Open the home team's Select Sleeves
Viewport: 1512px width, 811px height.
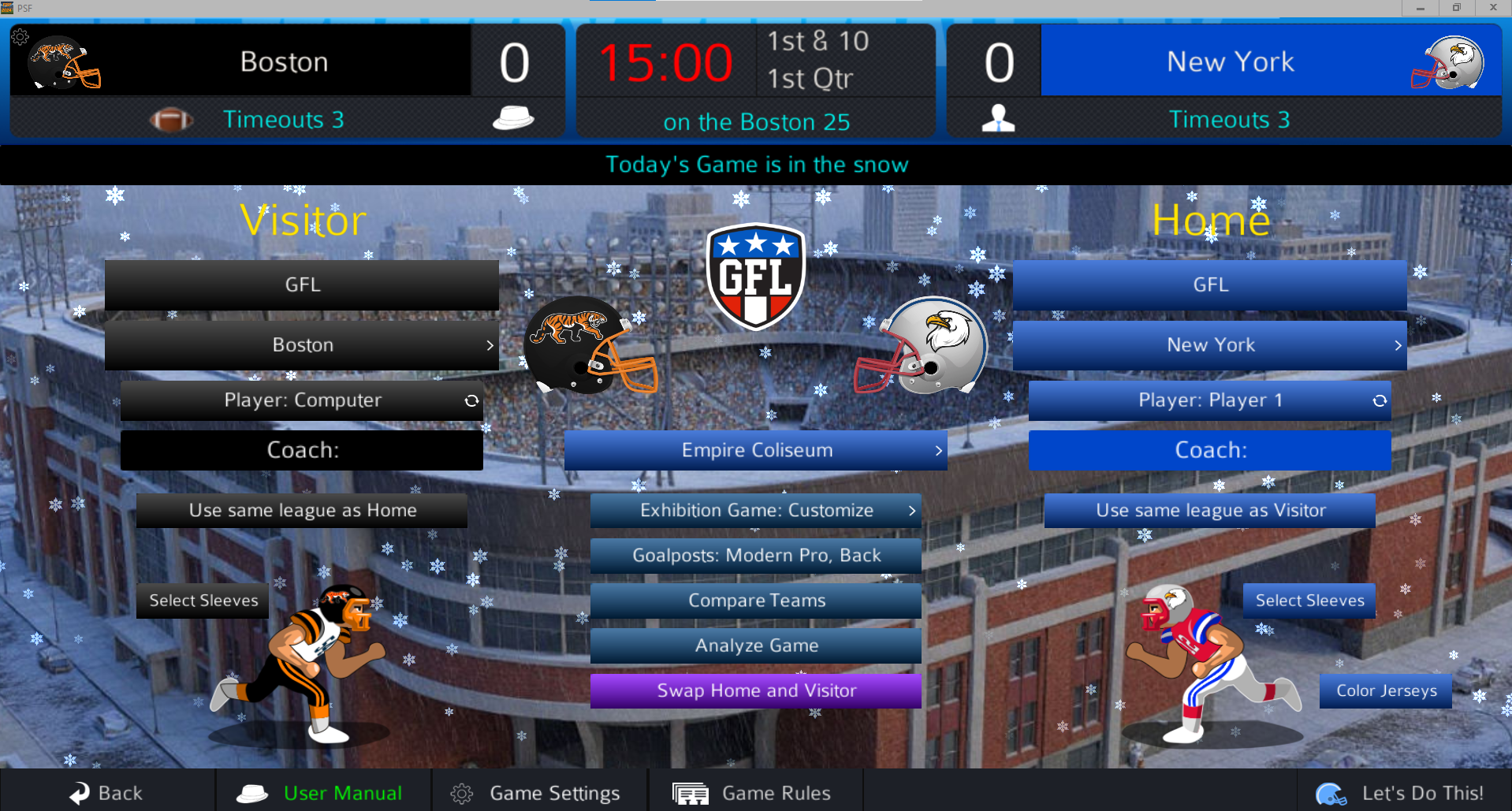(1309, 601)
